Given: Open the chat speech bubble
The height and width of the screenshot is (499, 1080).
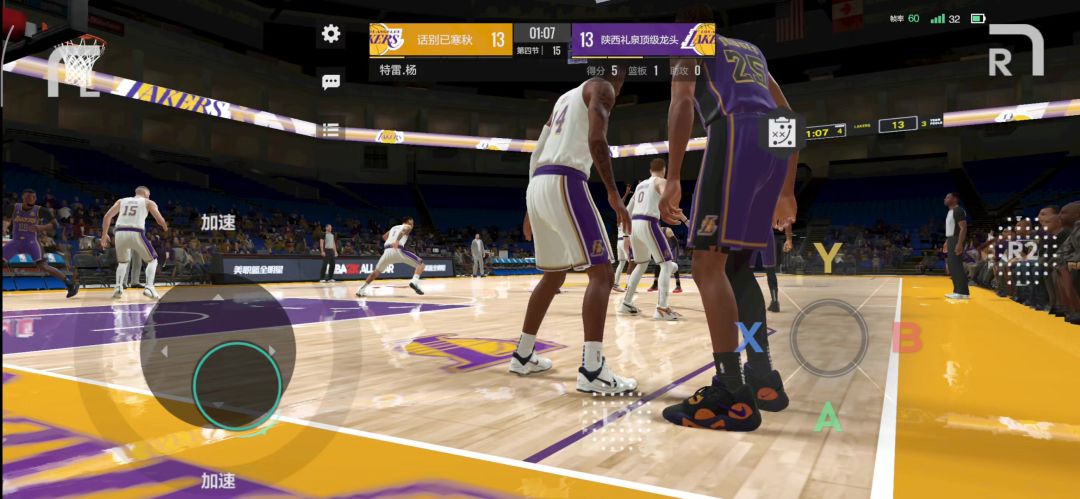Looking at the screenshot, I should click(x=331, y=82).
